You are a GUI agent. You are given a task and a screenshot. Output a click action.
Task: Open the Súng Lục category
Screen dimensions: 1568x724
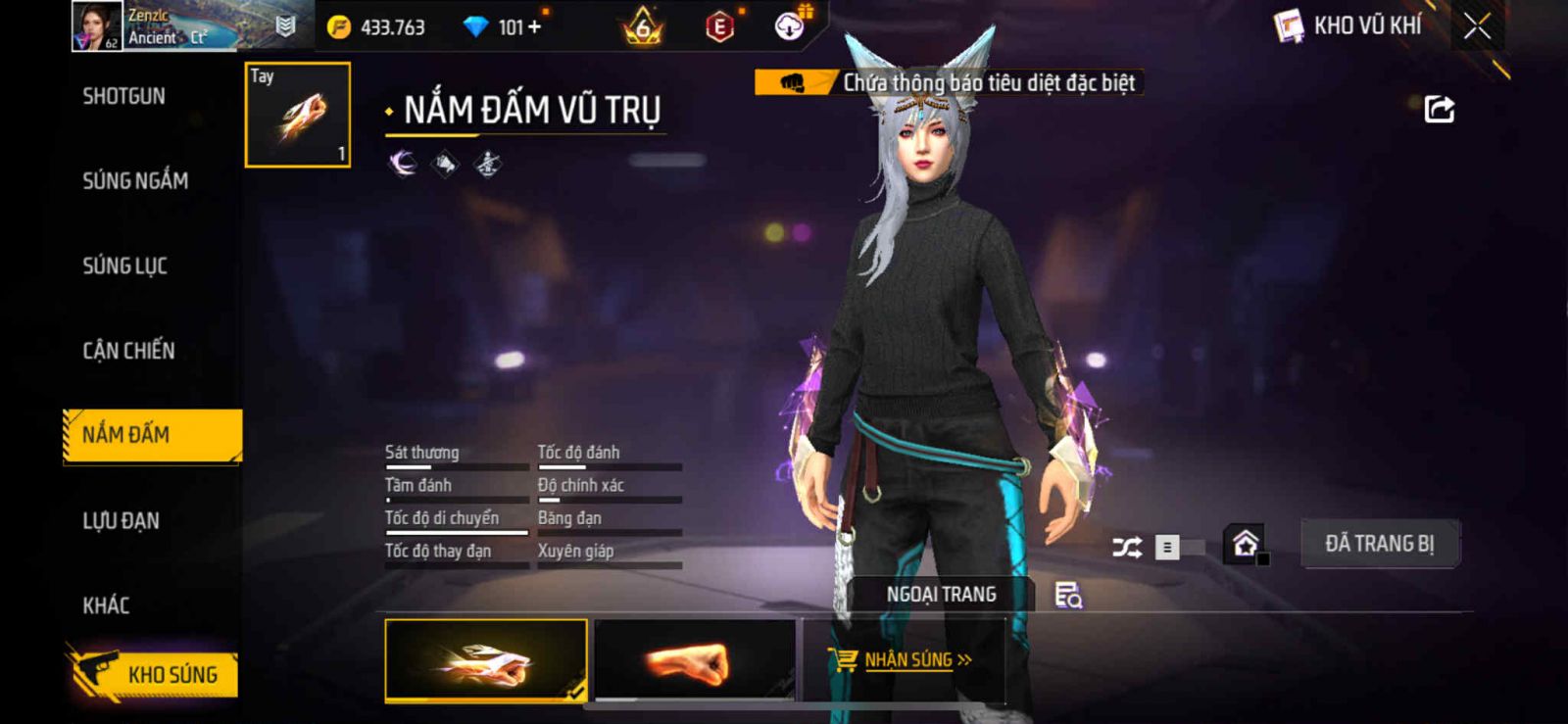click(124, 265)
